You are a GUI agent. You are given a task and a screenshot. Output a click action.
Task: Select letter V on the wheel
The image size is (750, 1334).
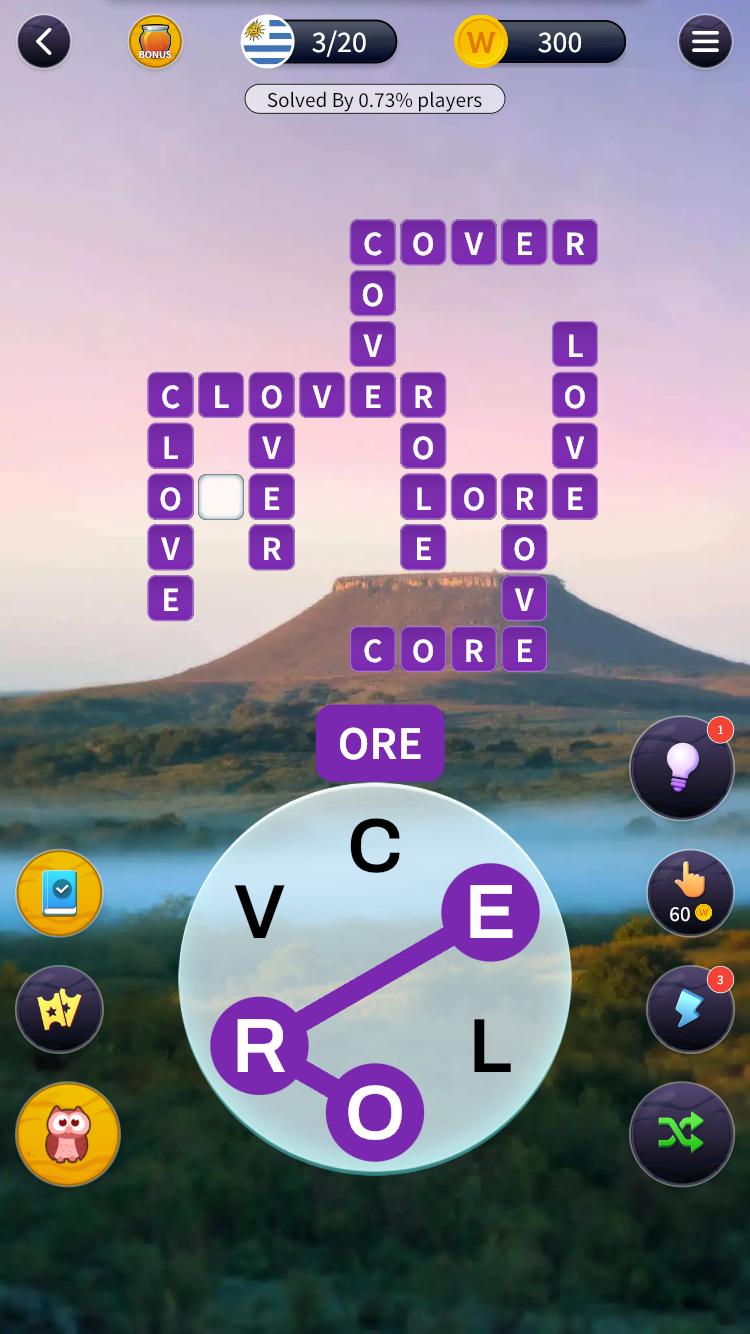(260, 912)
